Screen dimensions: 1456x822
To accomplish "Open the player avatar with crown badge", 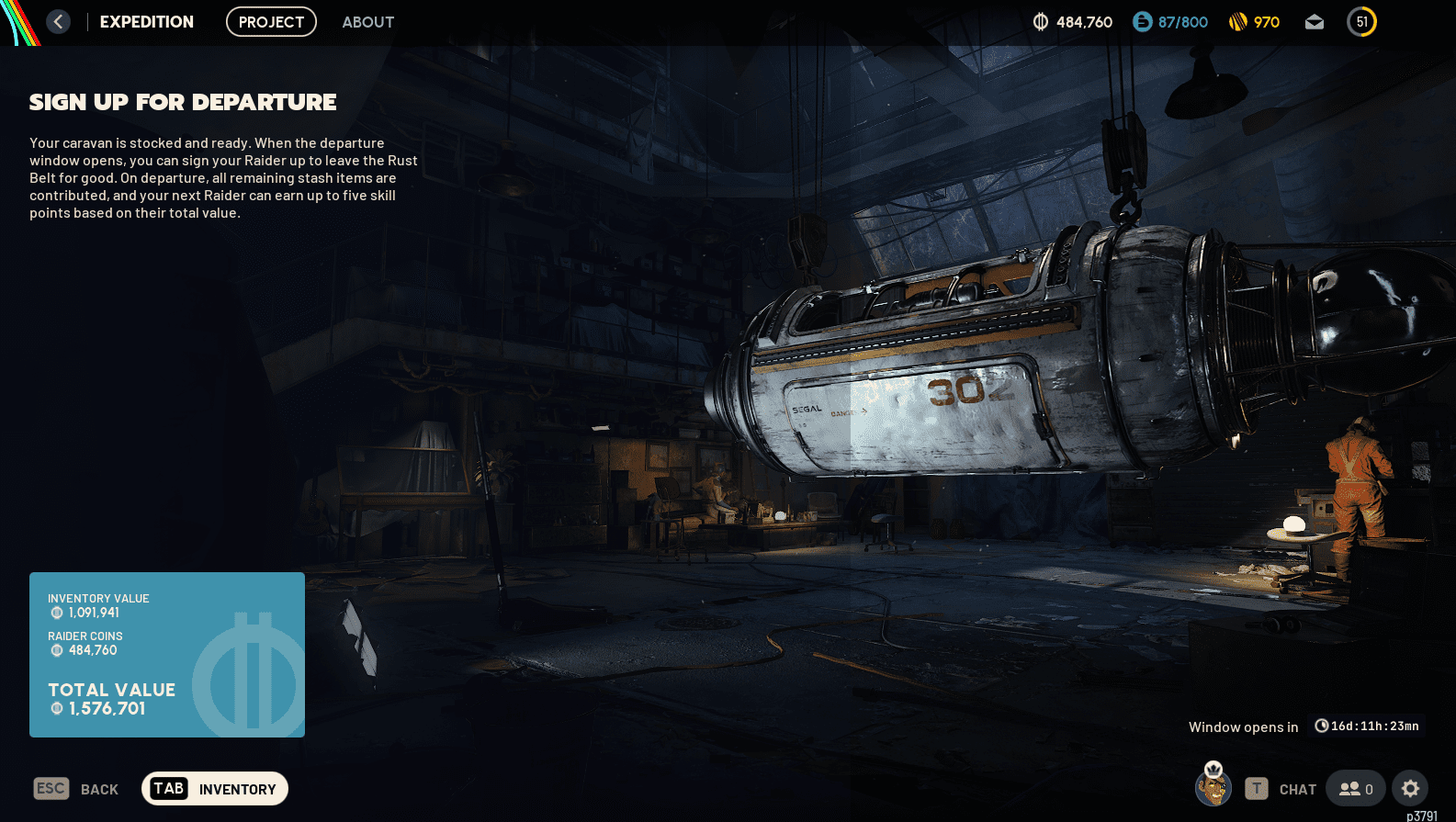I will click(x=1213, y=788).
